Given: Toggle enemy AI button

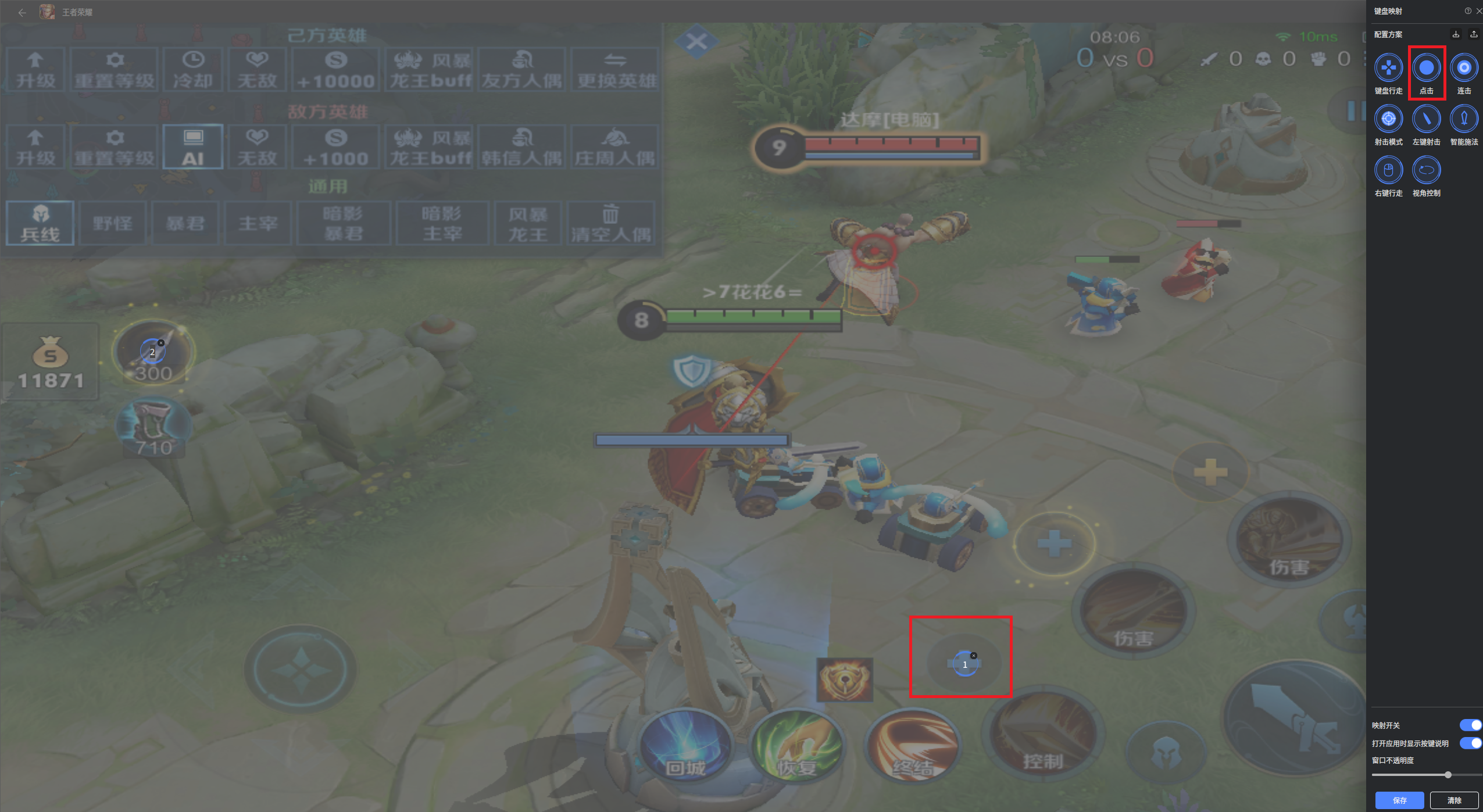Looking at the screenshot, I should point(193,147).
